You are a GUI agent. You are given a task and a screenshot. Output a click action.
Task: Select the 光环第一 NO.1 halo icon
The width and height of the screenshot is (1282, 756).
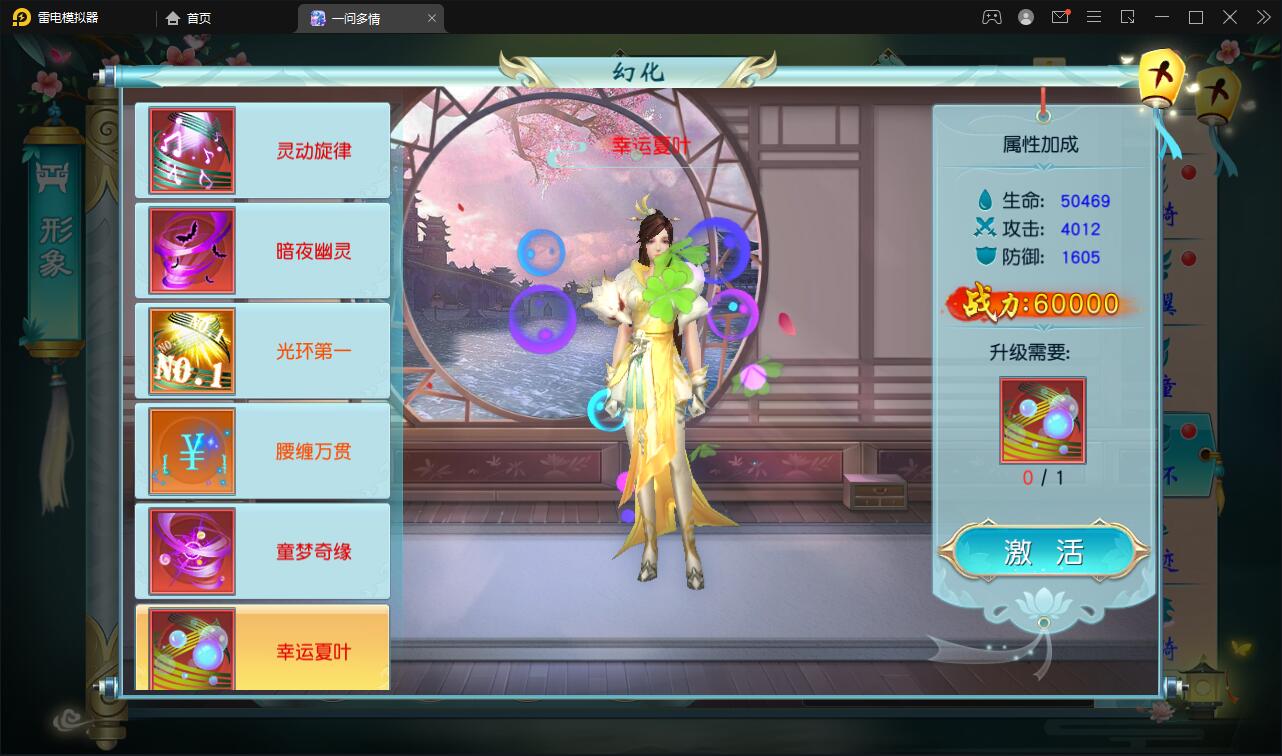pos(190,350)
